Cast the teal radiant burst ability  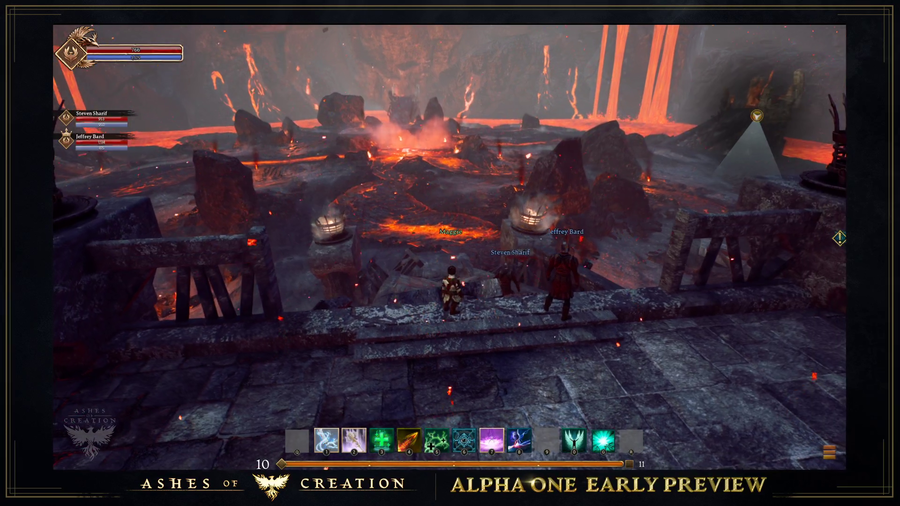602,440
